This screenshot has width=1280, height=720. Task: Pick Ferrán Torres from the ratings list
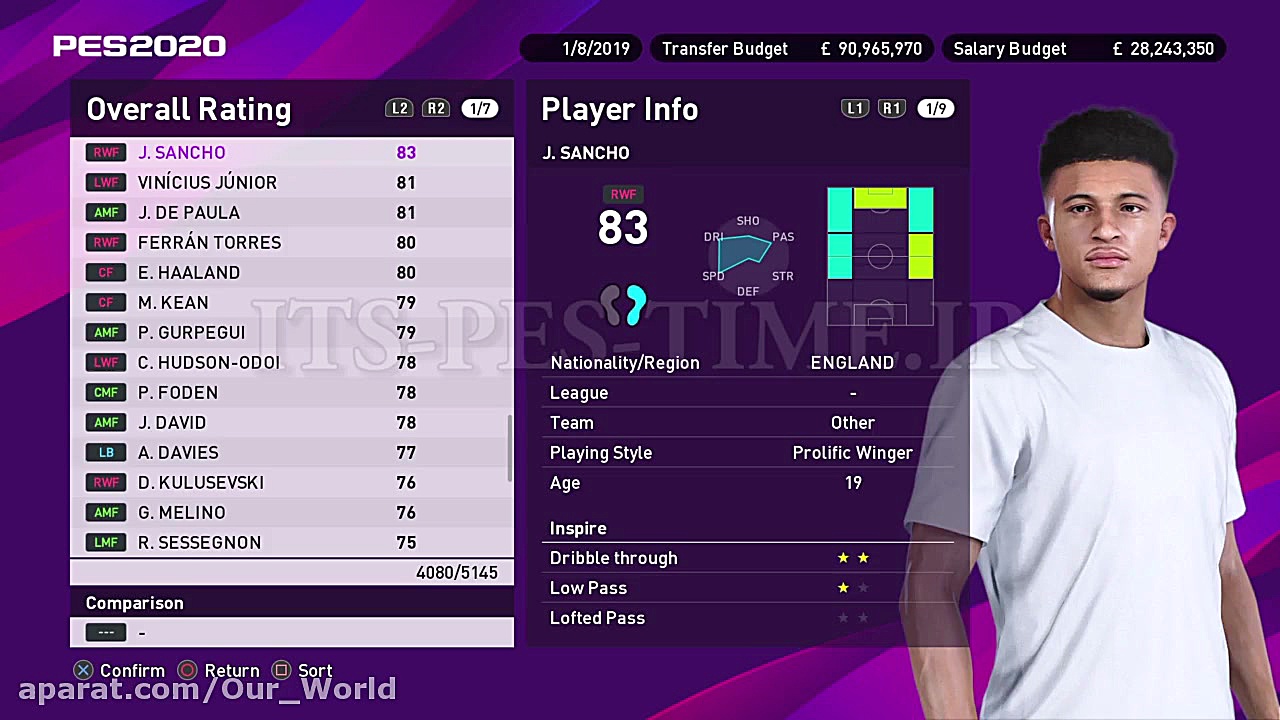coord(290,242)
